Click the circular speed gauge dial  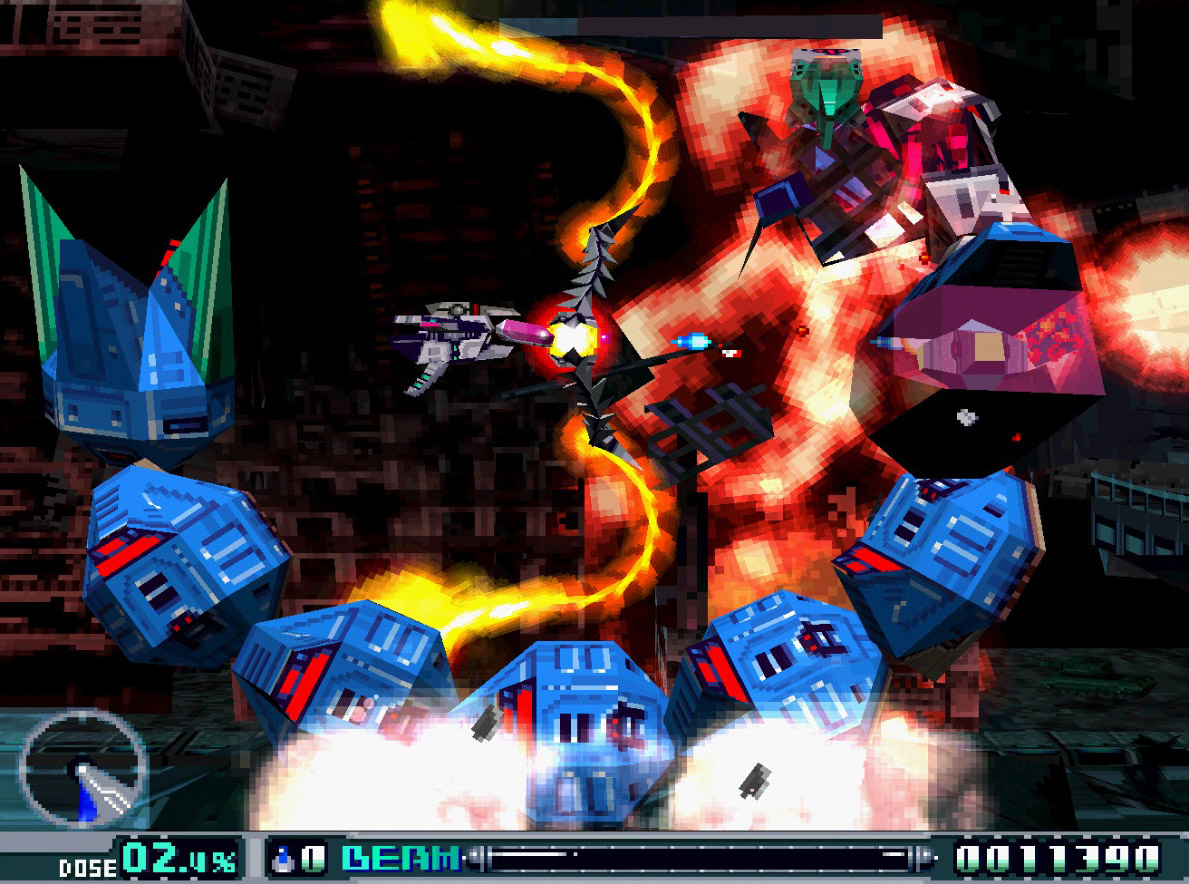[83, 768]
